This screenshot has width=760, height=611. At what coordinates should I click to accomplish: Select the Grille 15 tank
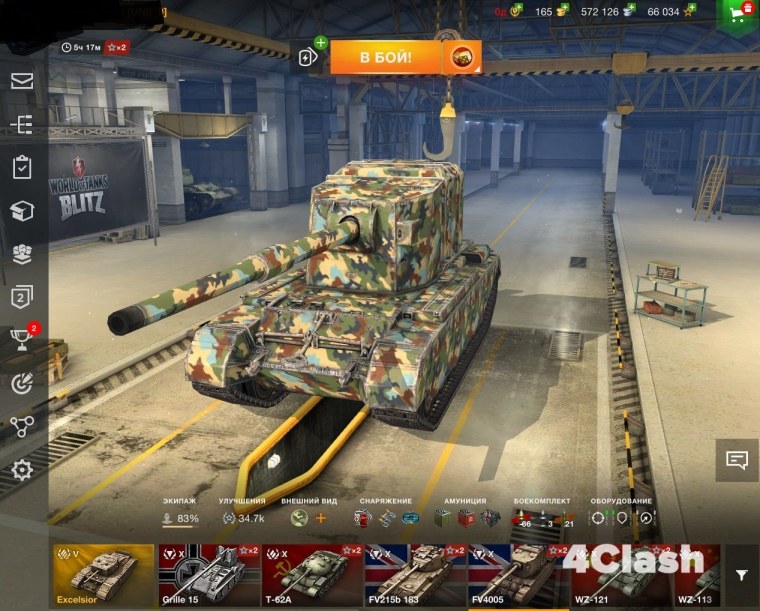(208, 576)
